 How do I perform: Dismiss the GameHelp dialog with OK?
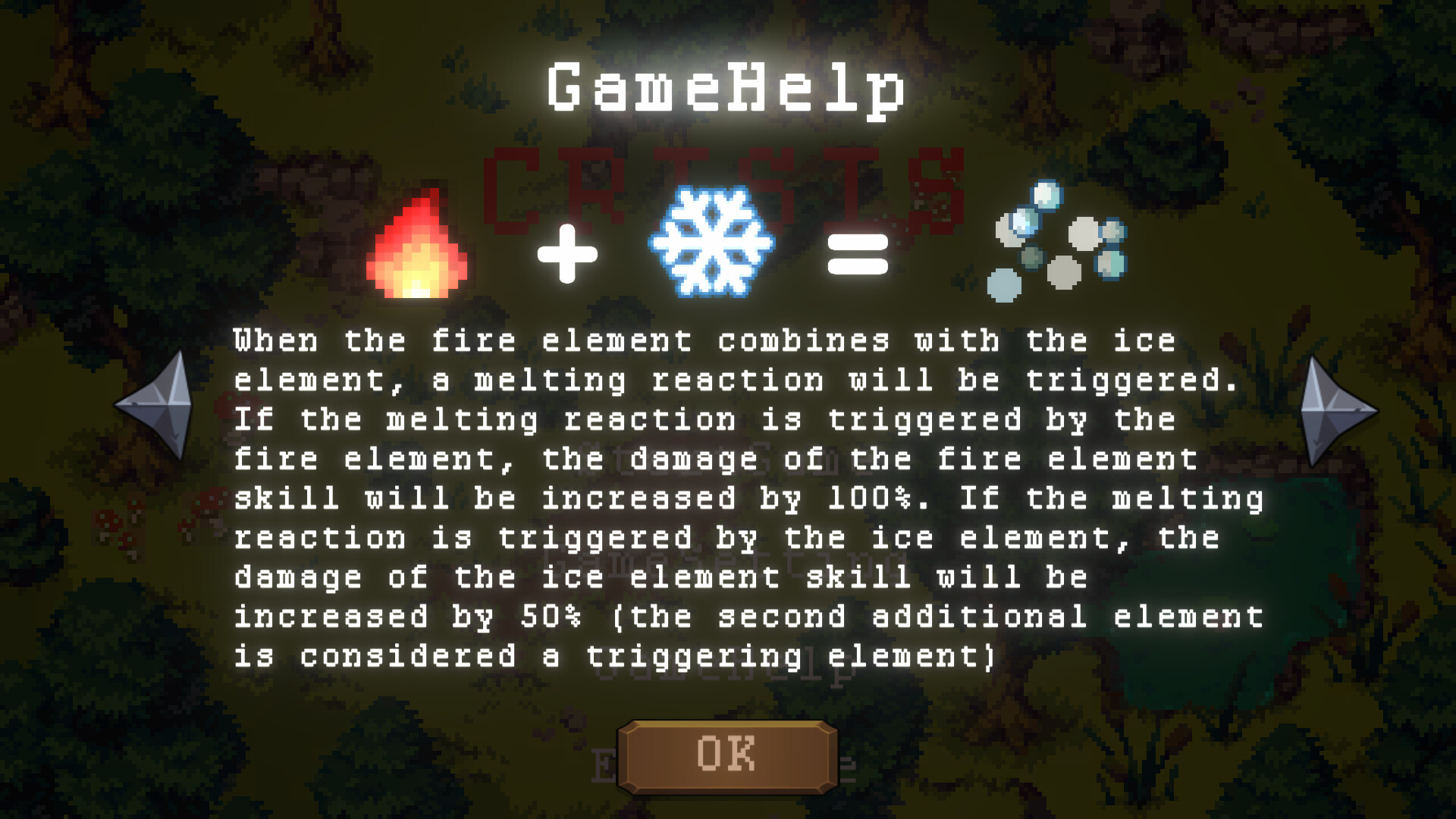pos(726,755)
